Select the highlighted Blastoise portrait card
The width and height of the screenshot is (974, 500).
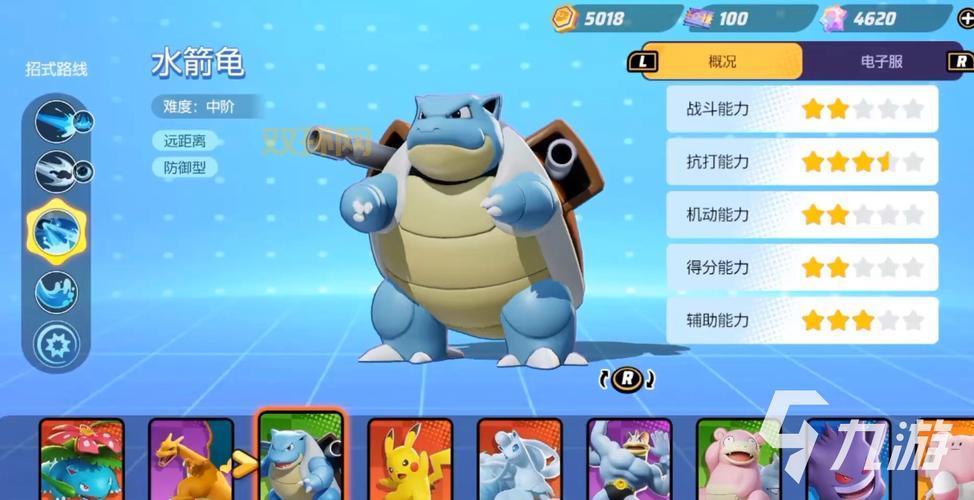tap(300, 458)
